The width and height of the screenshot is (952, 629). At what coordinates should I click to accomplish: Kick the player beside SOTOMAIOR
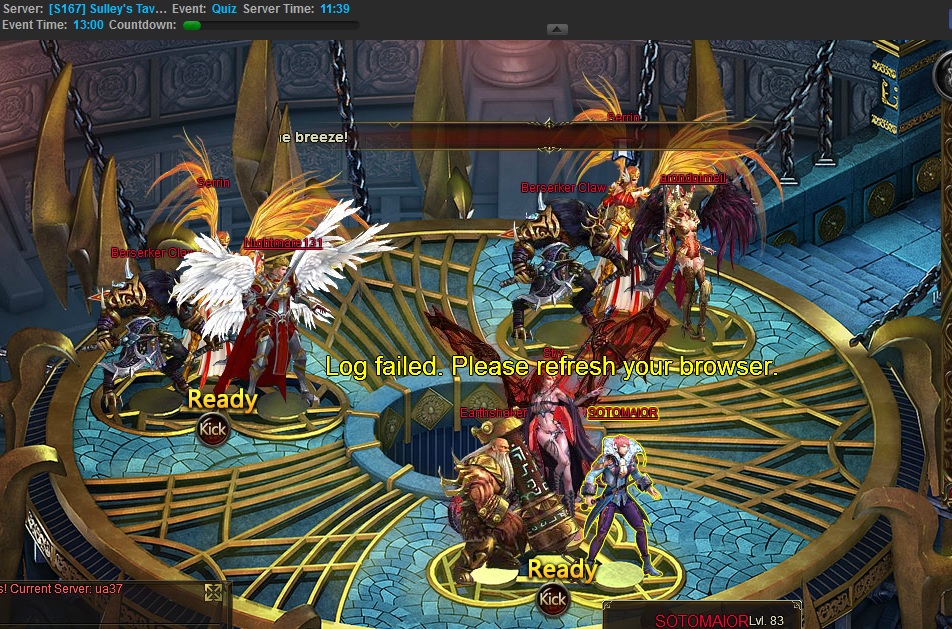tap(553, 600)
